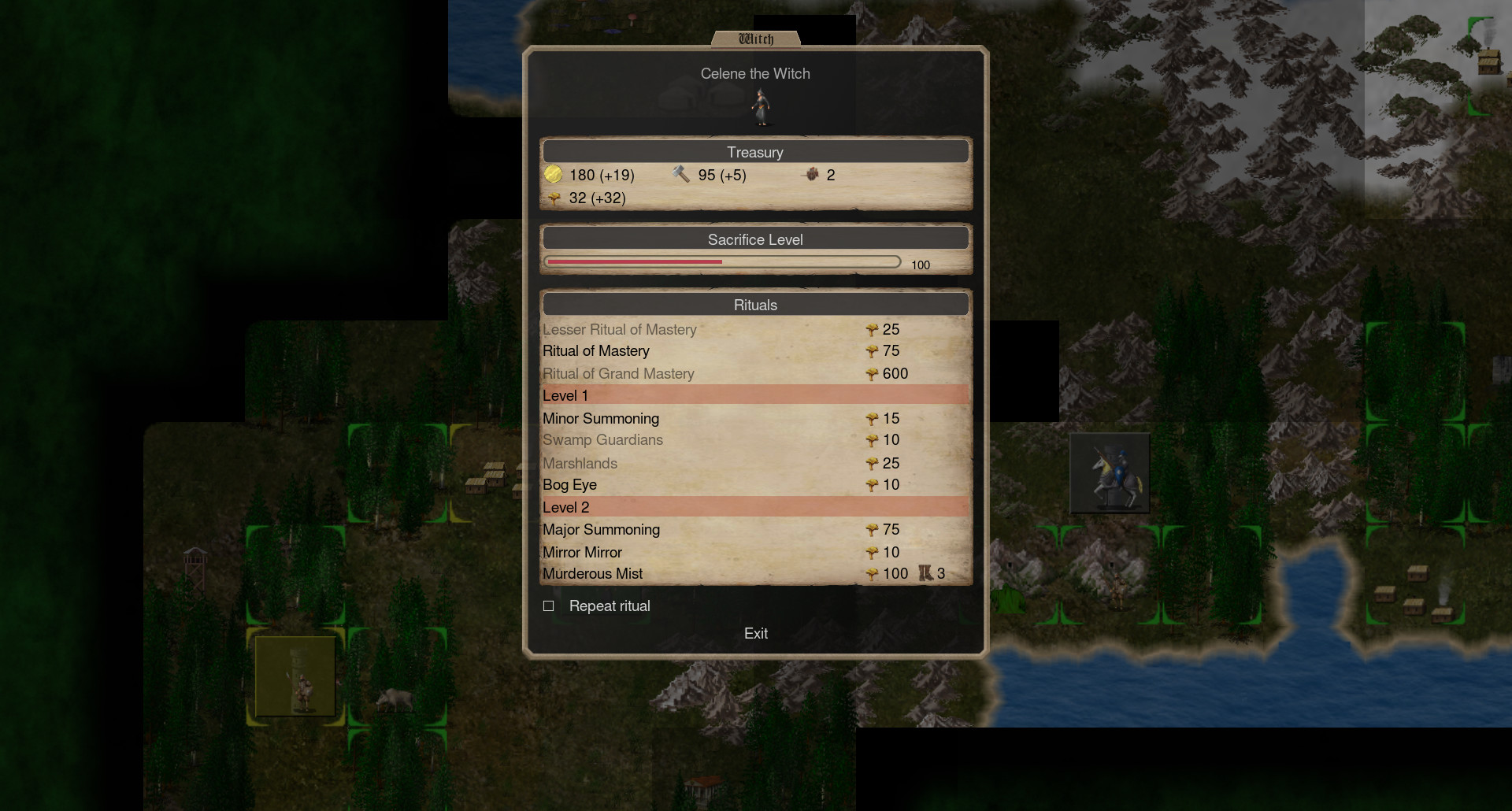
Task: Select the yellow-highlighted unit tile bottom-left
Action: coord(295,676)
